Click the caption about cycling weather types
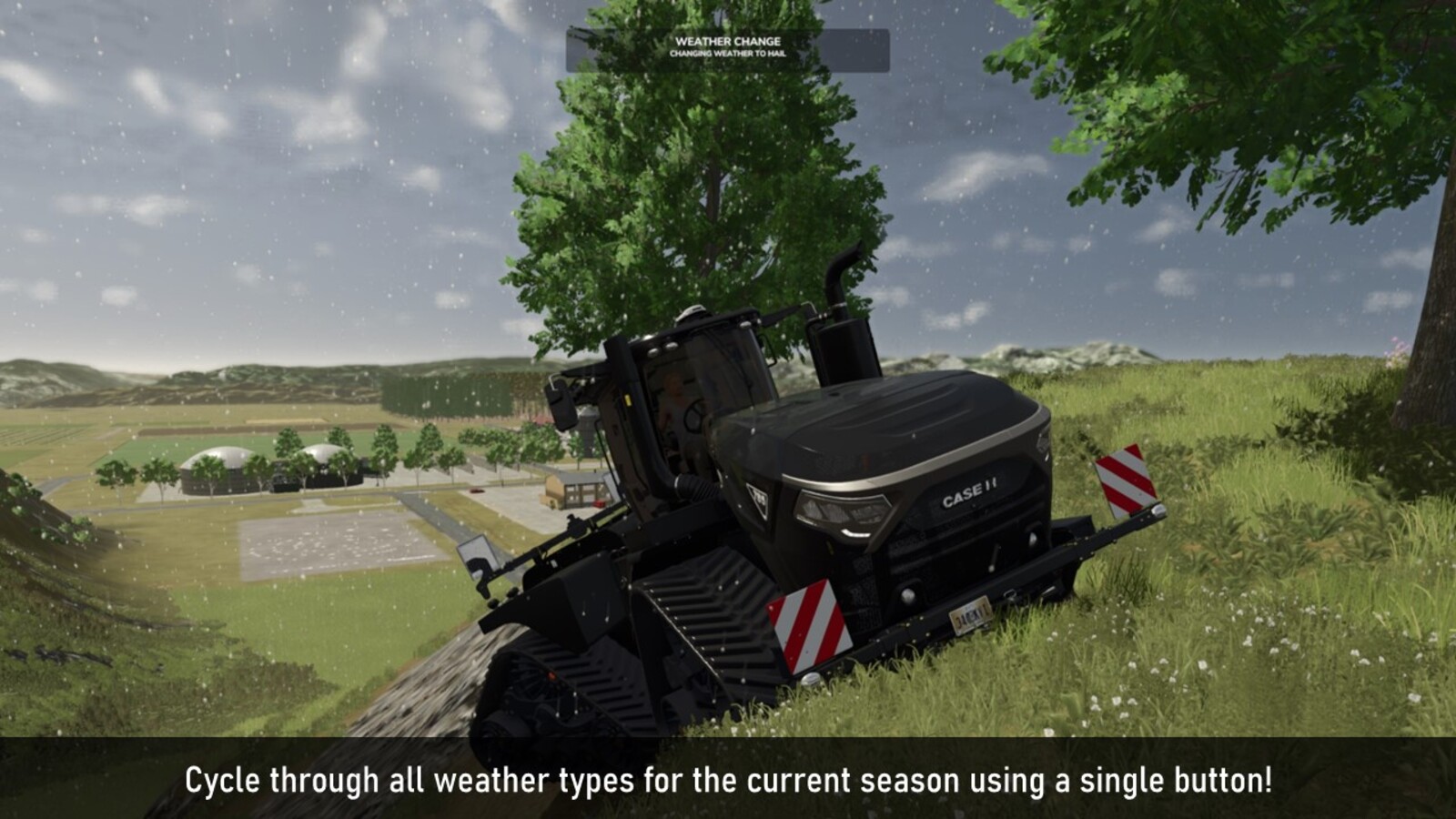Viewport: 1456px width, 819px height. 728,781
